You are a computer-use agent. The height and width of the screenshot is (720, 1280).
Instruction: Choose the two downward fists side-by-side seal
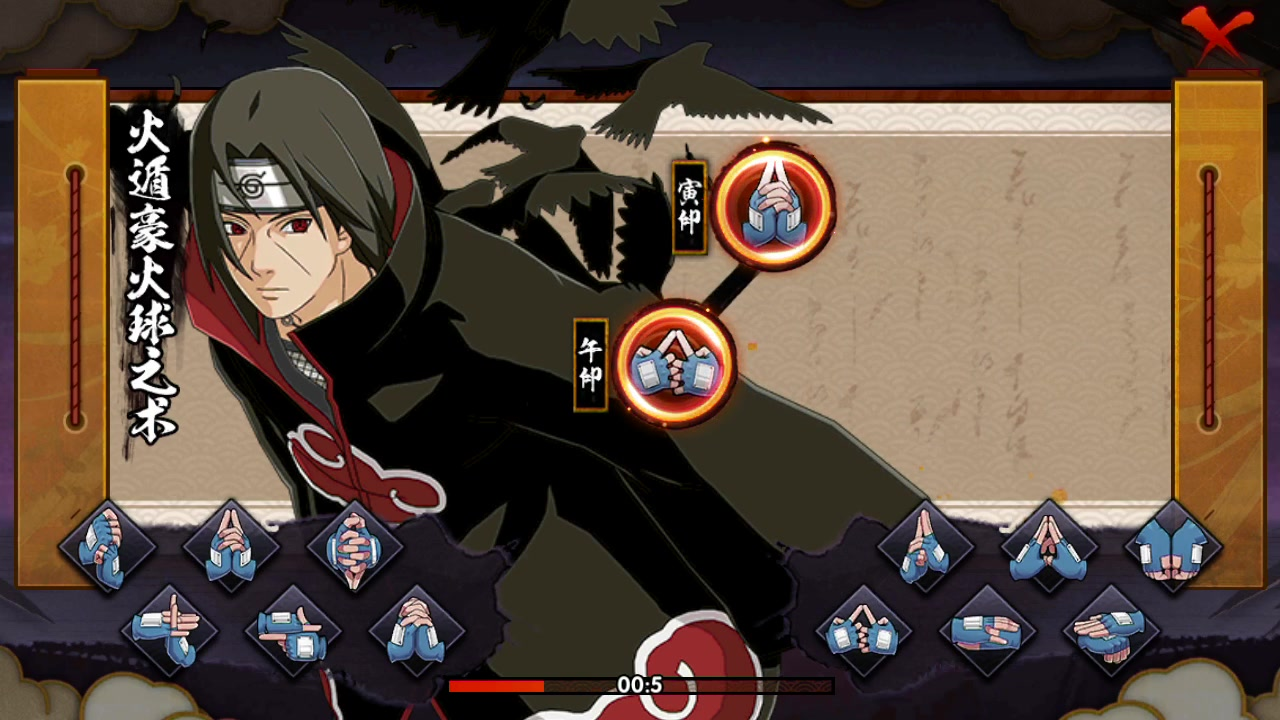[1173, 547]
